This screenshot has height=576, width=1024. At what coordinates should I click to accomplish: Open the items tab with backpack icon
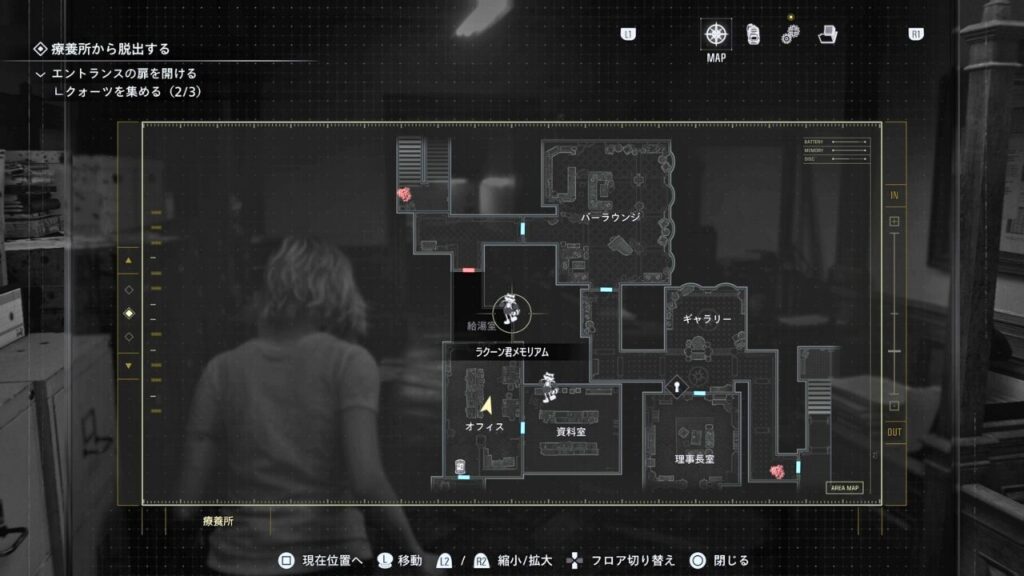point(753,34)
